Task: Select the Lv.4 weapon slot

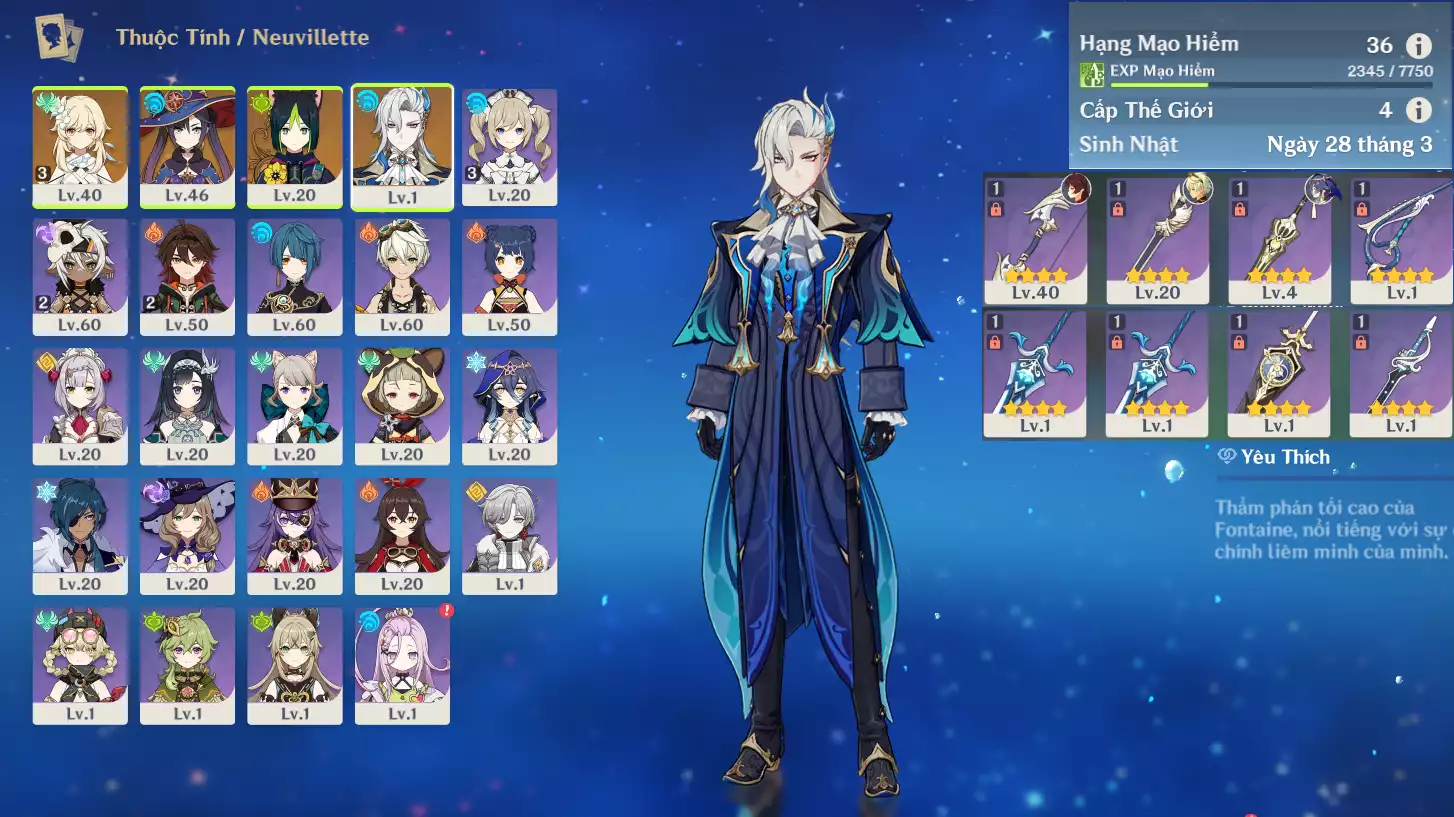Action: point(1279,240)
